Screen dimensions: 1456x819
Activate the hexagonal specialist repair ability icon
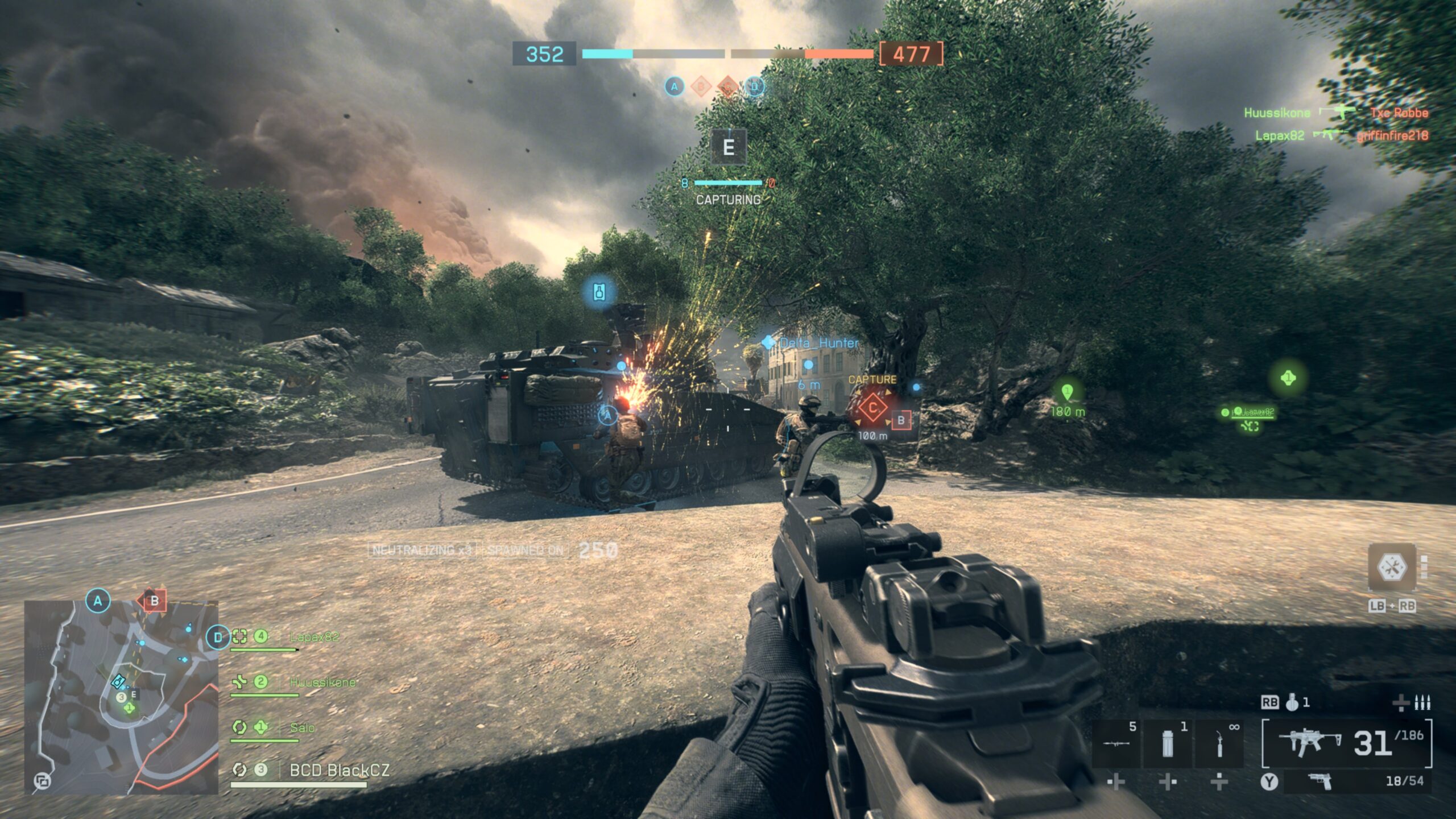click(1391, 567)
